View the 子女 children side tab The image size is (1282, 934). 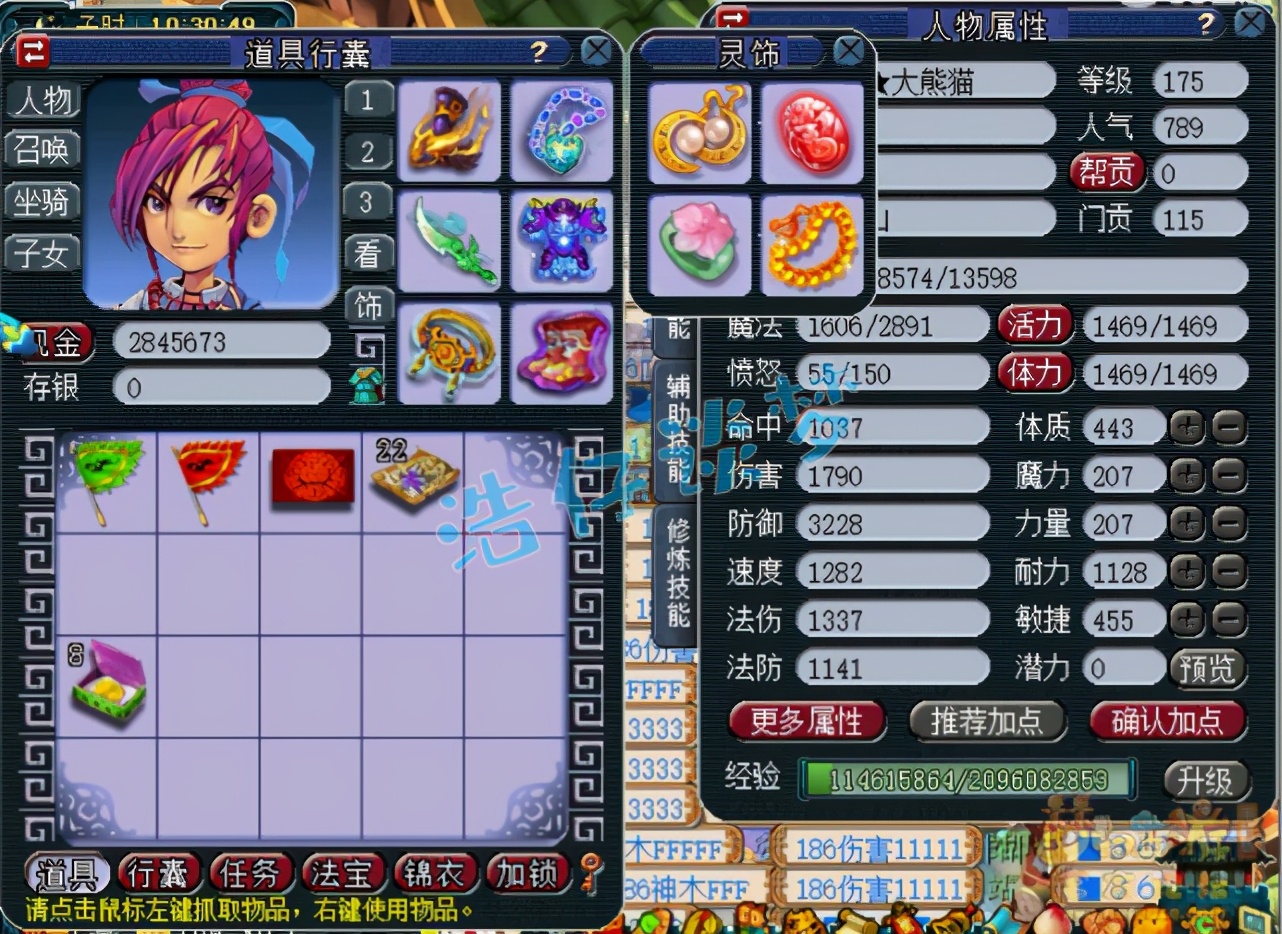(42, 253)
